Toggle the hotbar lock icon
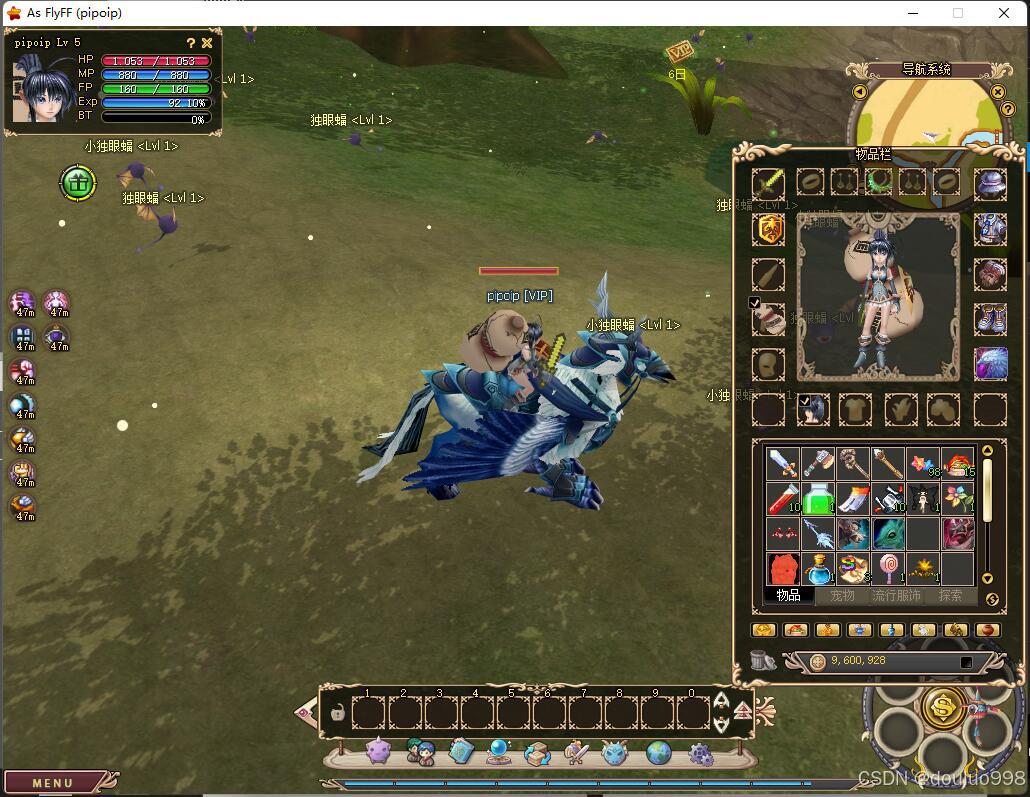This screenshot has height=797, width=1030. click(338, 713)
